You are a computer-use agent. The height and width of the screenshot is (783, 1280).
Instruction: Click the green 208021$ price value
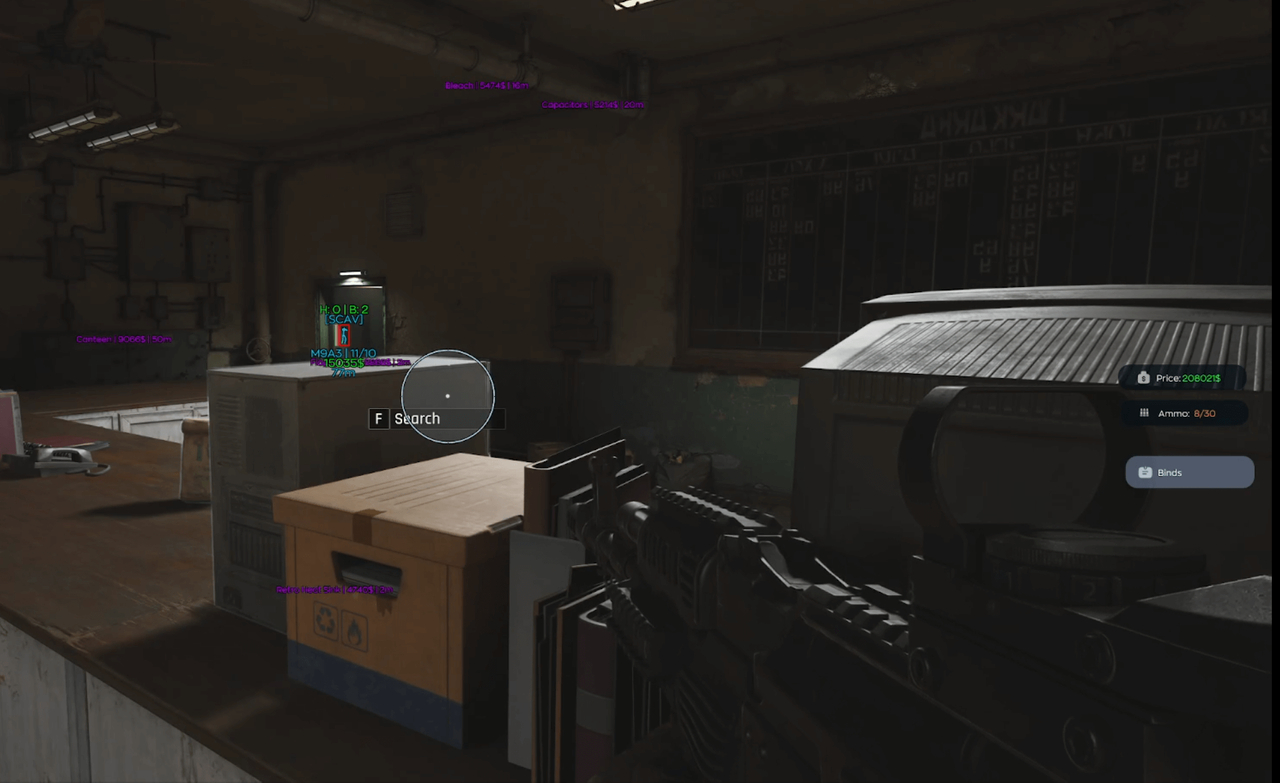click(x=1202, y=378)
